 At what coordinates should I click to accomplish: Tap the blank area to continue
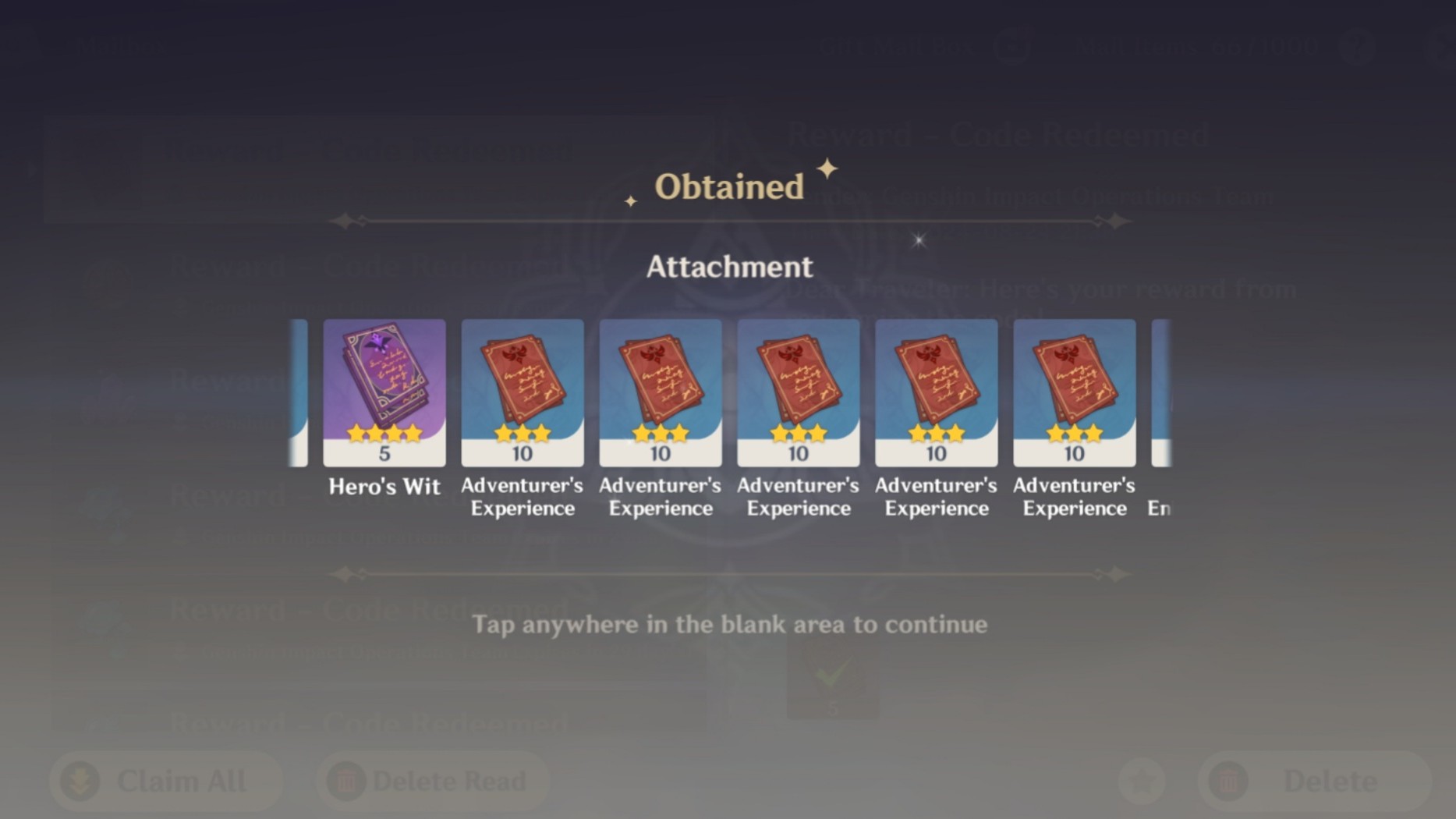click(728, 624)
